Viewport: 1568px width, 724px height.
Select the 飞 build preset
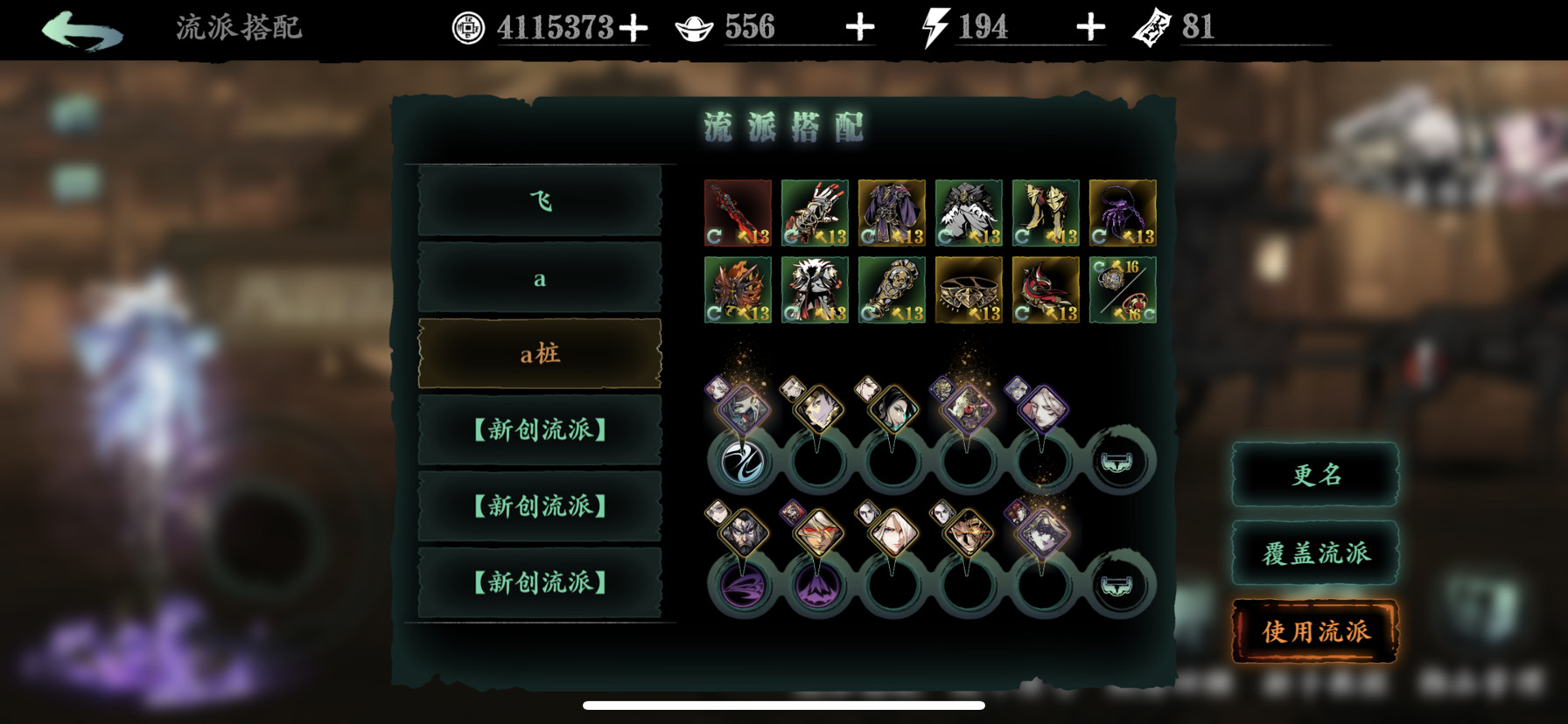click(540, 202)
